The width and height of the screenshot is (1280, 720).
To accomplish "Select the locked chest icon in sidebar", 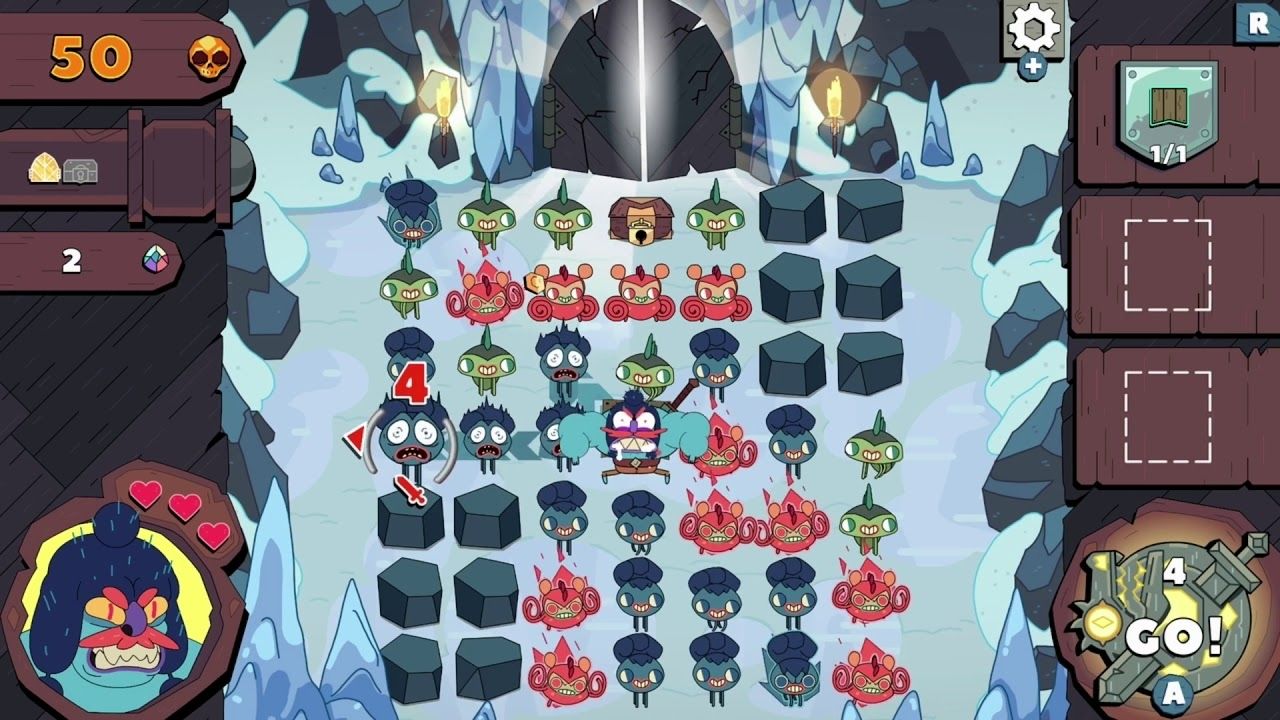I will click(80, 169).
